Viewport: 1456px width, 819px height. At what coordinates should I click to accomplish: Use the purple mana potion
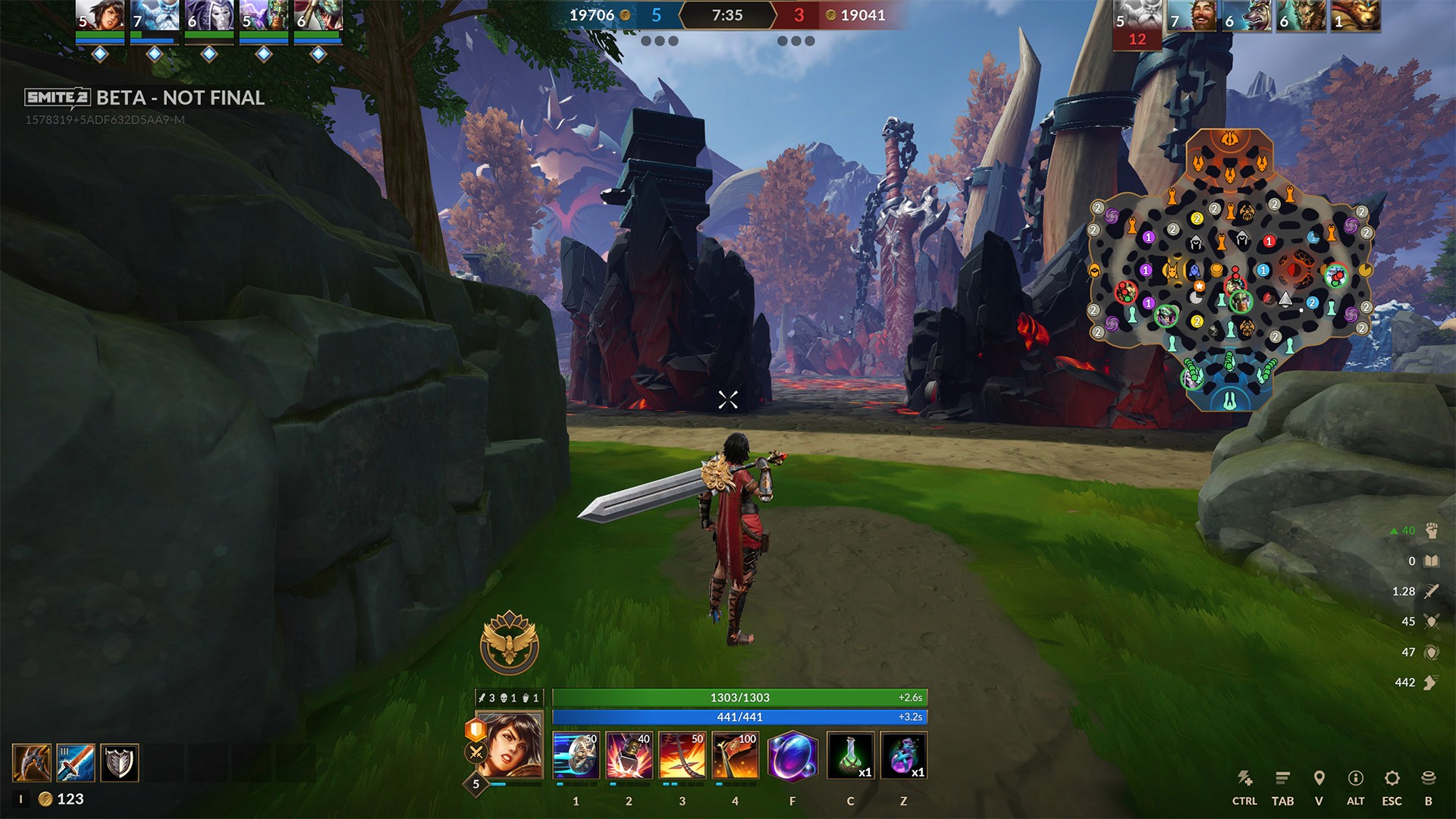point(903,755)
